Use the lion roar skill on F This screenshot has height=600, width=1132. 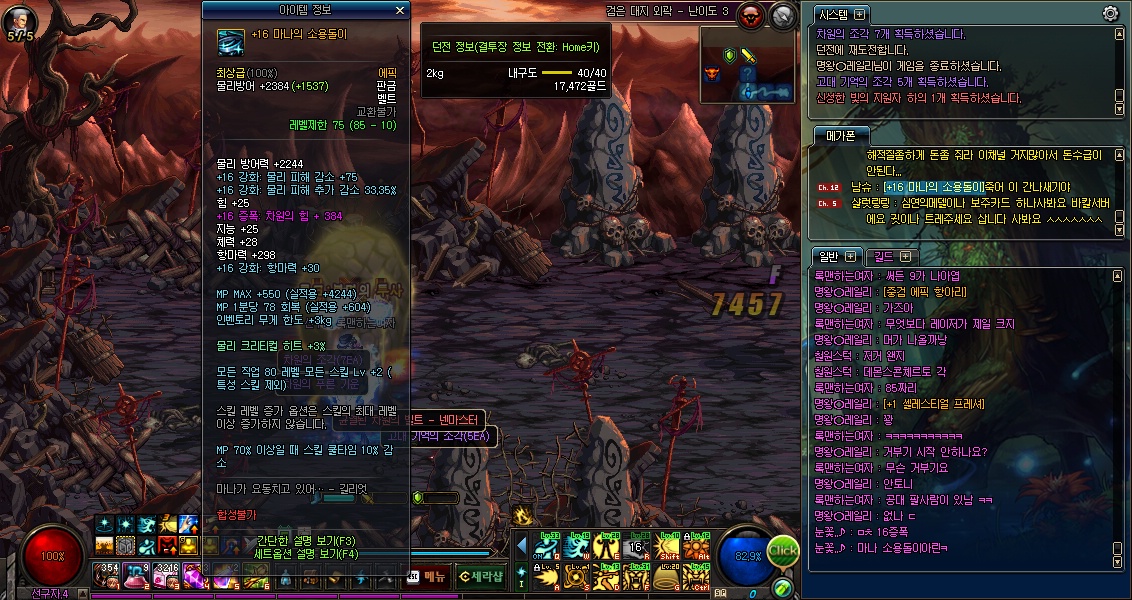pyautogui.click(x=637, y=577)
